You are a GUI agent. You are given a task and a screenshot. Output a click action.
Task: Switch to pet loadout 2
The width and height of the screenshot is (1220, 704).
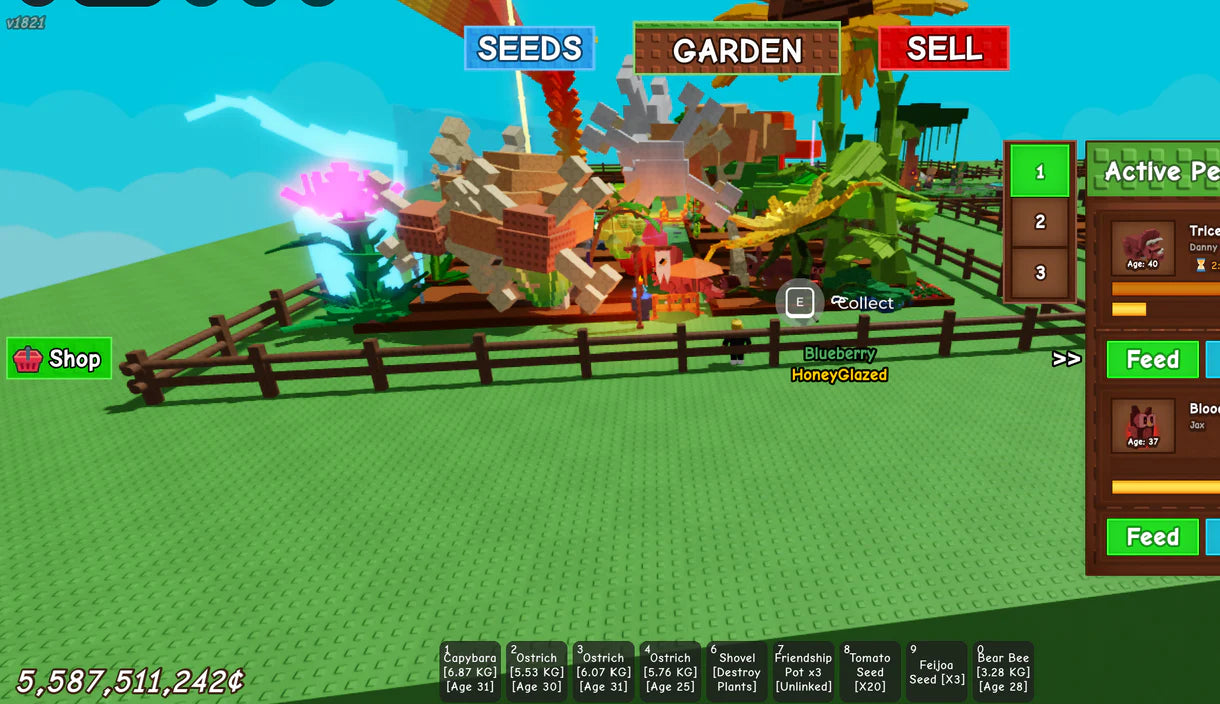(x=1039, y=222)
